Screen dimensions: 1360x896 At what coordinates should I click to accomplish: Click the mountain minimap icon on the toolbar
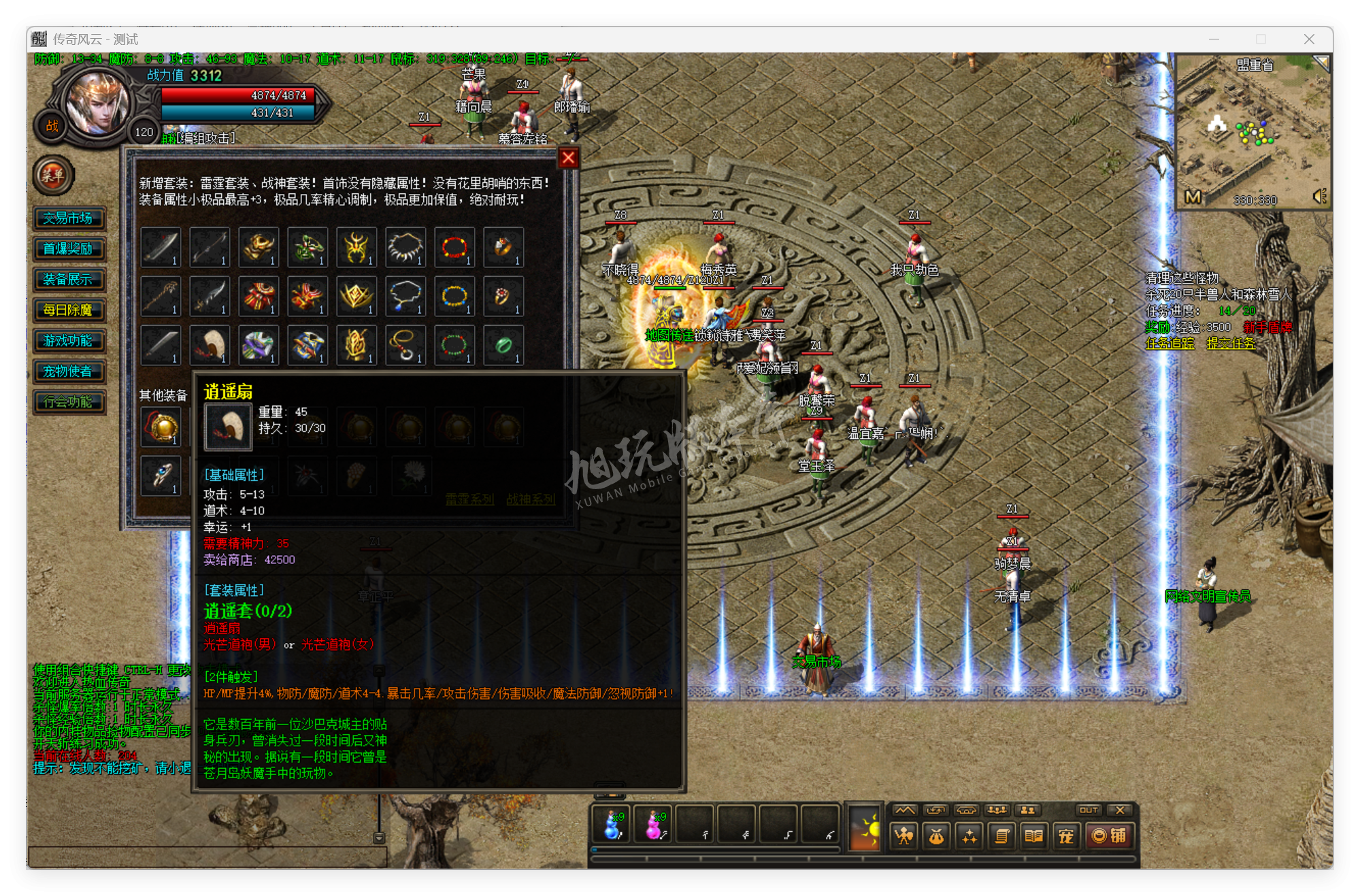point(905,810)
